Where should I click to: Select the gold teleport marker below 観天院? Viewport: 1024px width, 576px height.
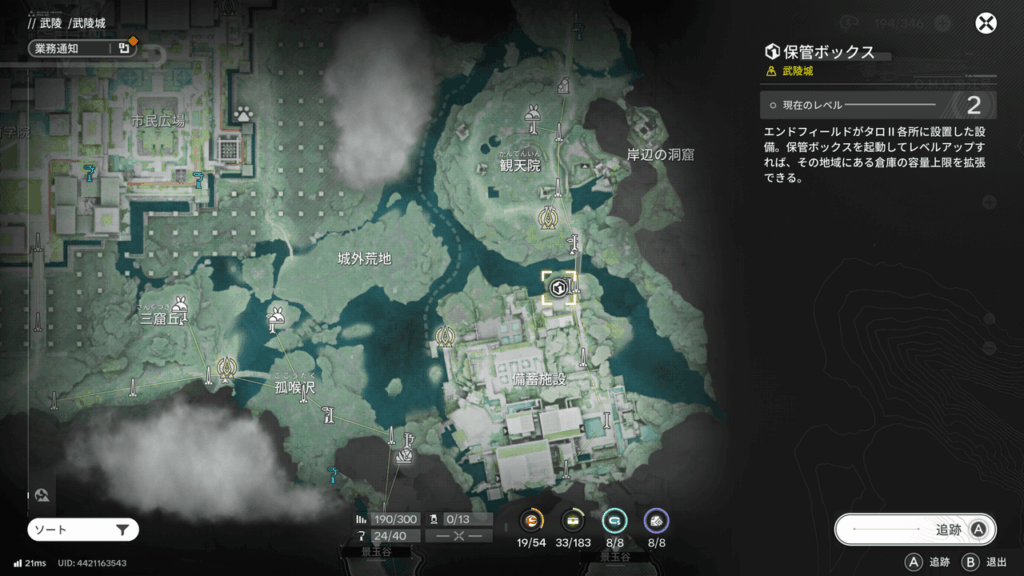548,217
